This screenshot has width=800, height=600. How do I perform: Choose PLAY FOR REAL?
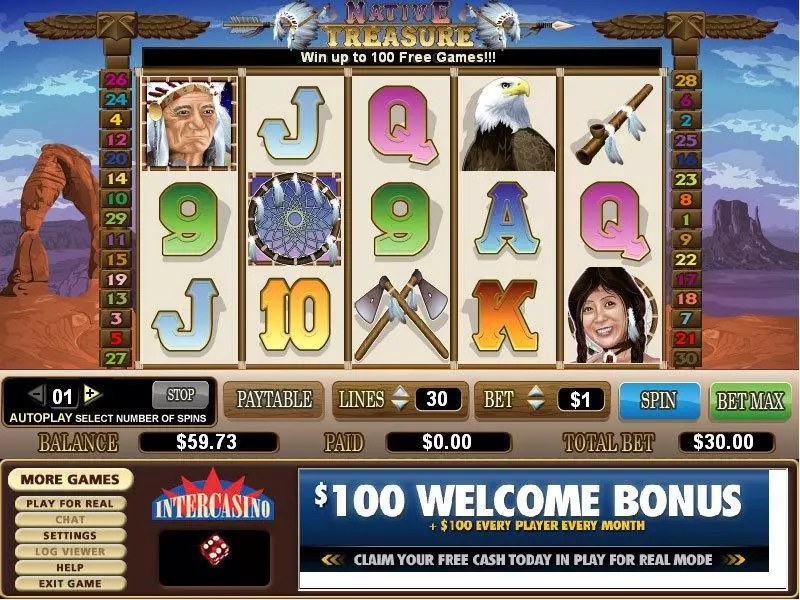tap(69, 503)
